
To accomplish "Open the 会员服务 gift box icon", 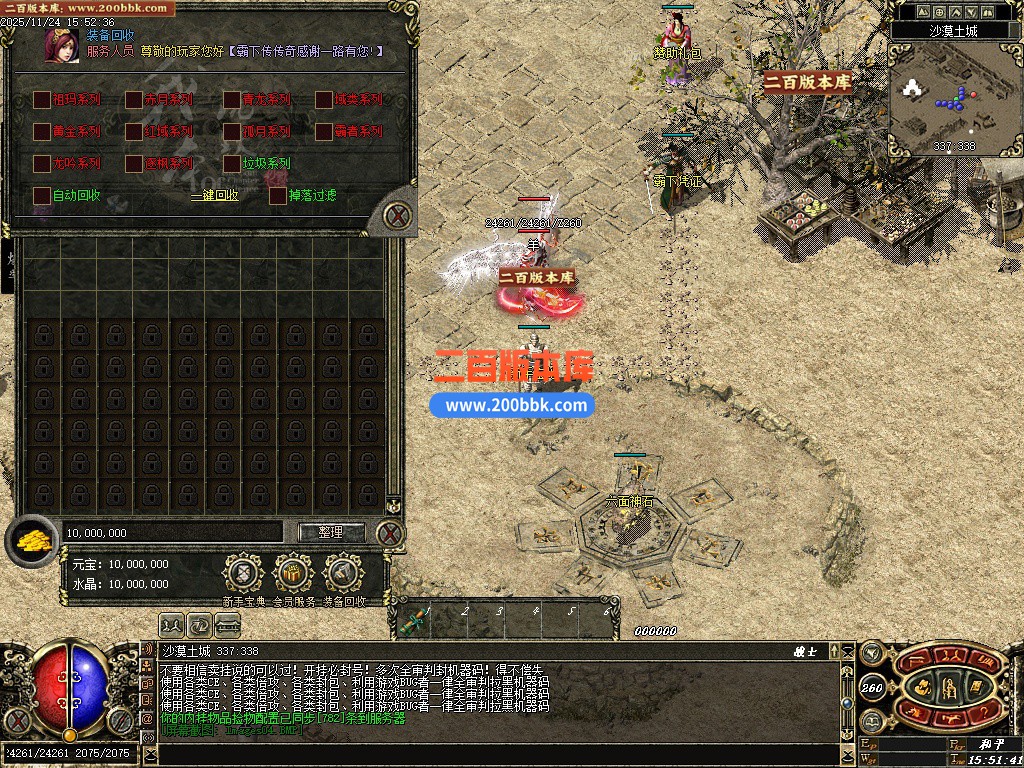I will point(293,574).
